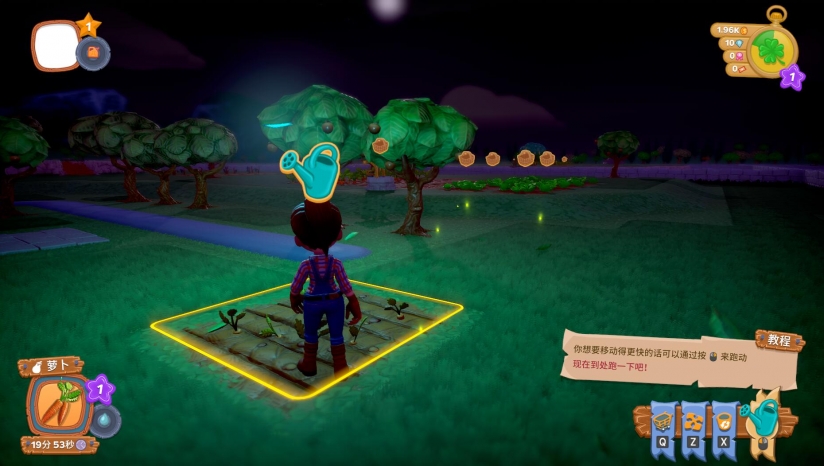The image size is (824, 466).
Task: Click the green clover pocket watch
Action: point(772,49)
